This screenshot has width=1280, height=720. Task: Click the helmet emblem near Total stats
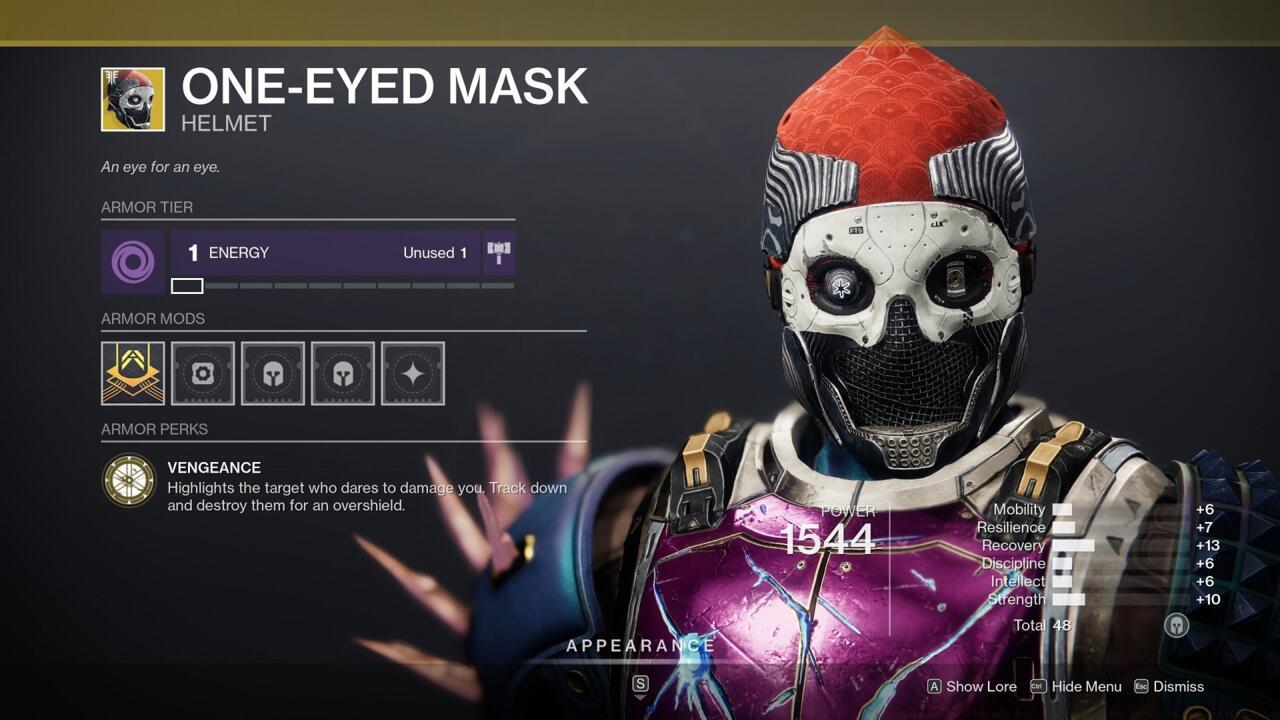pos(1176,625)
